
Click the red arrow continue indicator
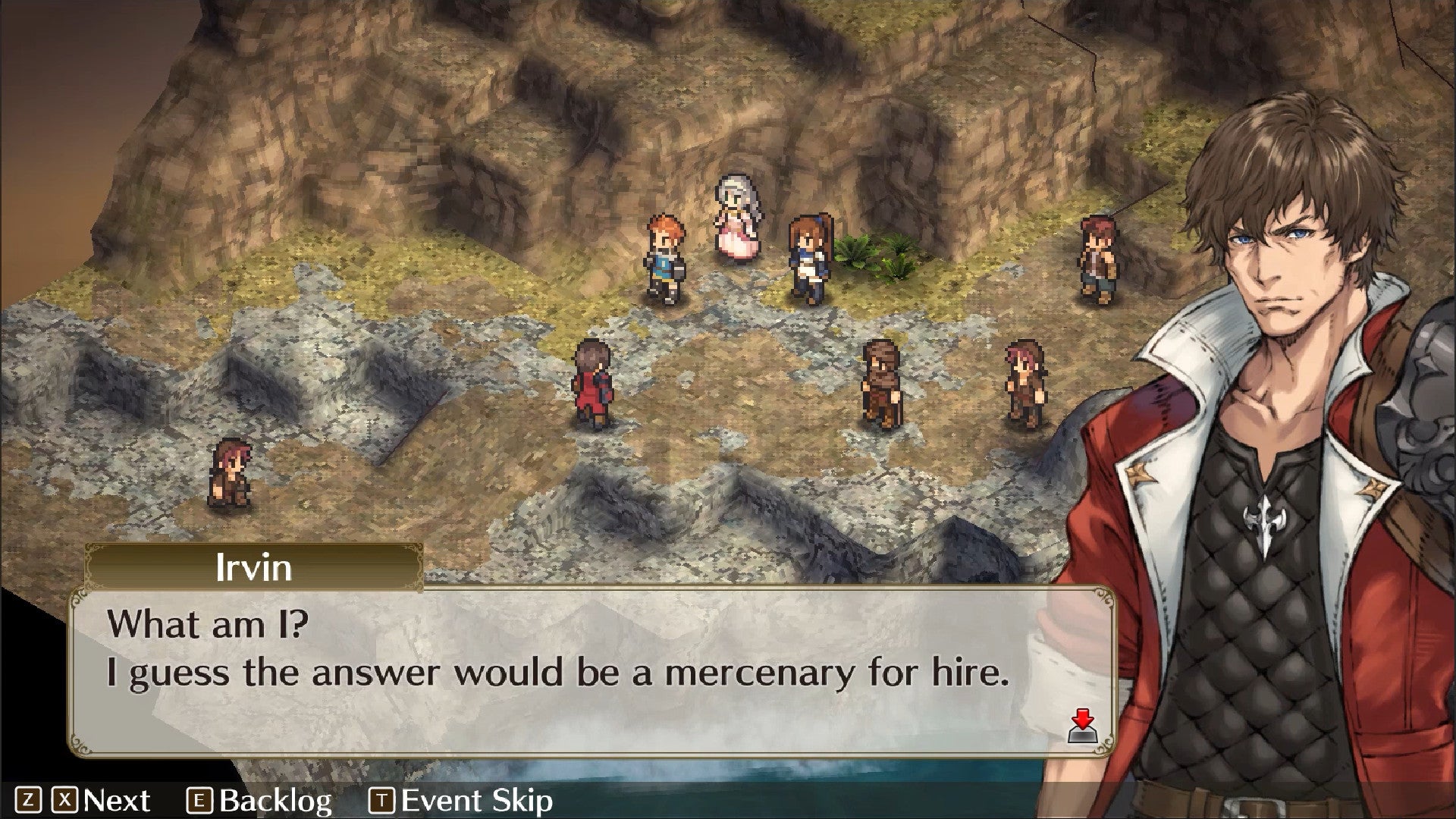(x=1084, y=727)
